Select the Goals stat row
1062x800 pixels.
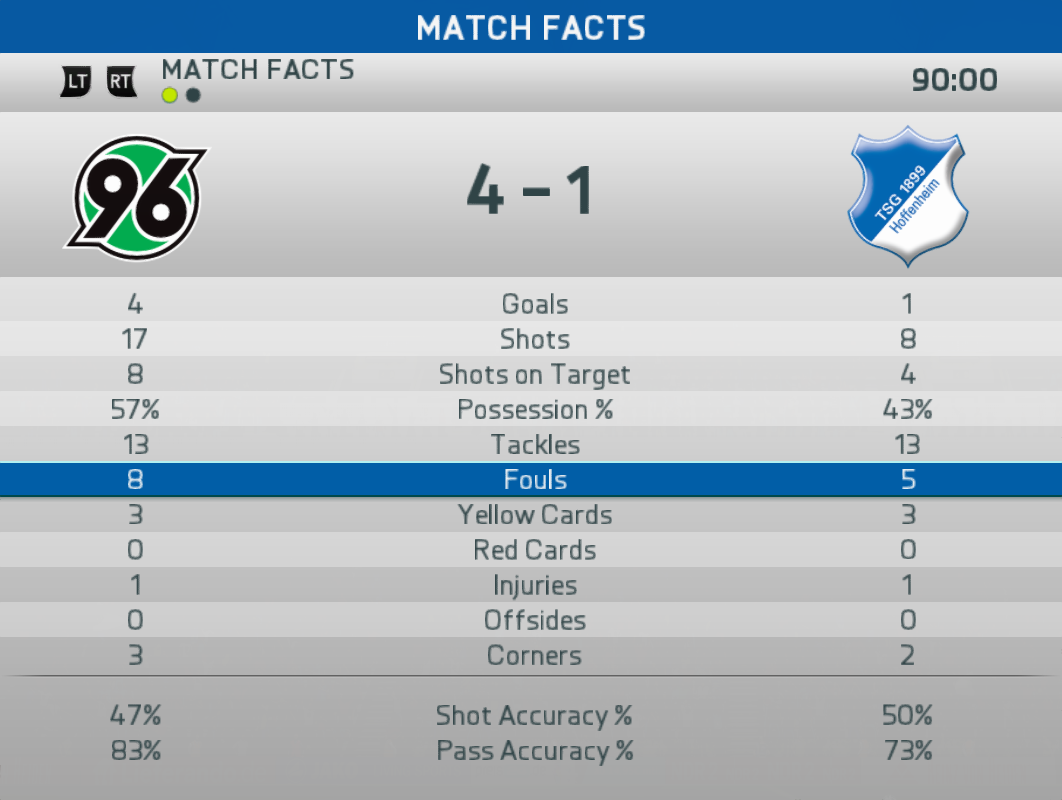tap(534, 304)
